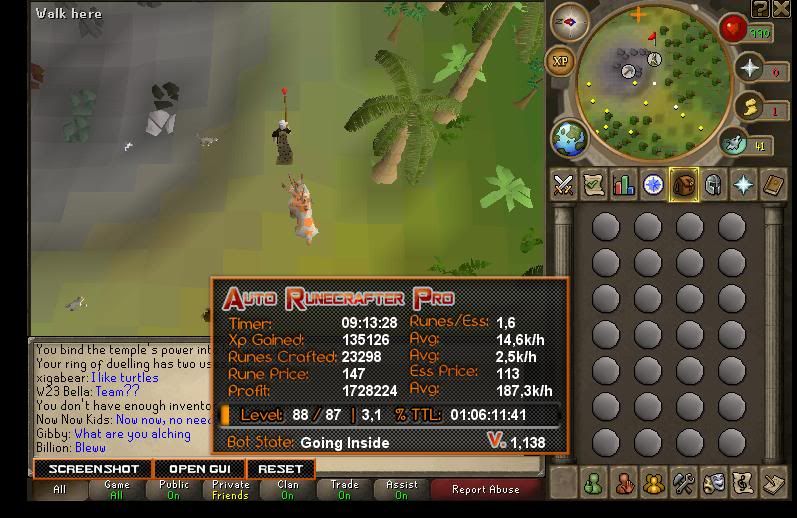Click the Report Abuse button
The image size is (797, 518).
(485, 490)
